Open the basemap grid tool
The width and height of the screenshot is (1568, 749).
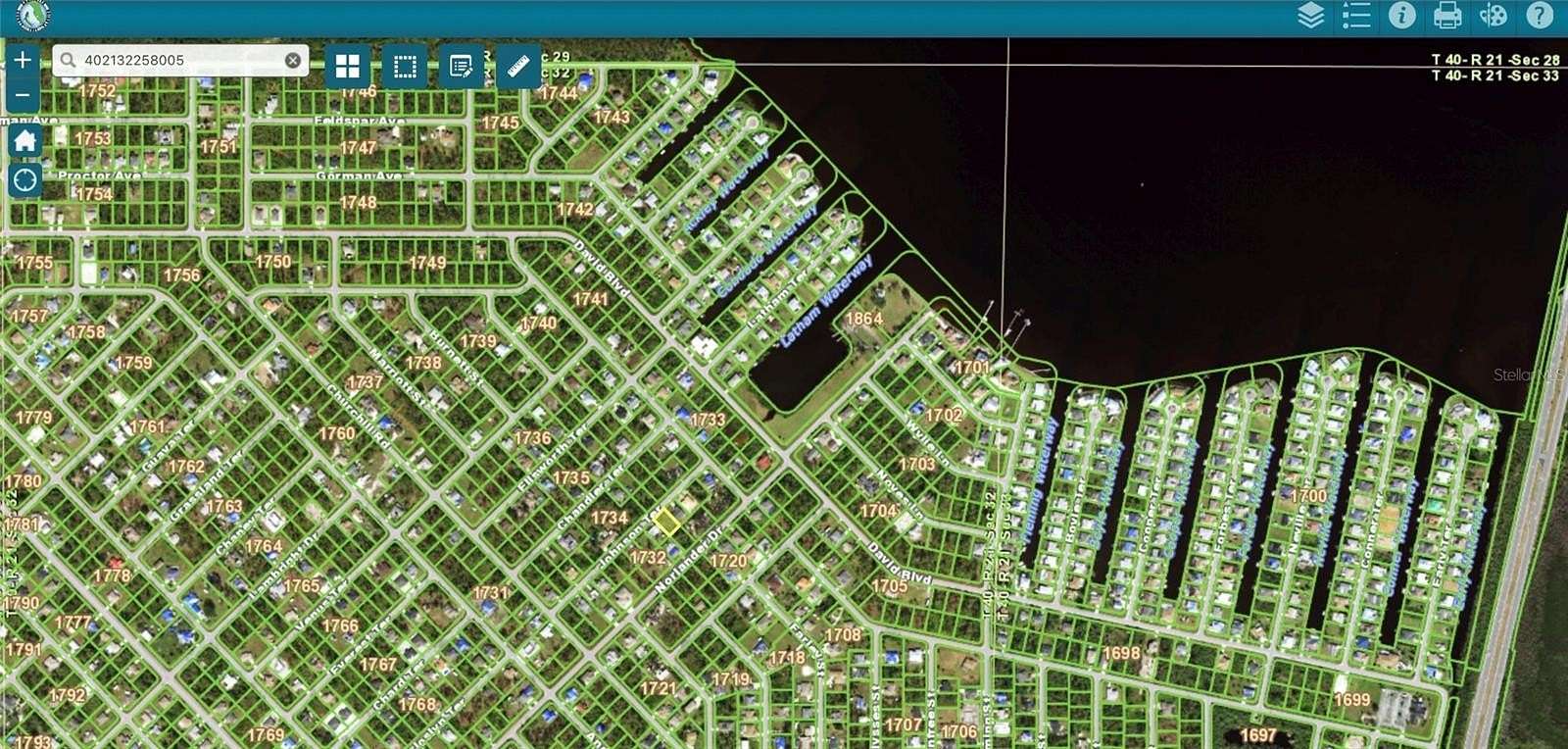click(349, 68)
